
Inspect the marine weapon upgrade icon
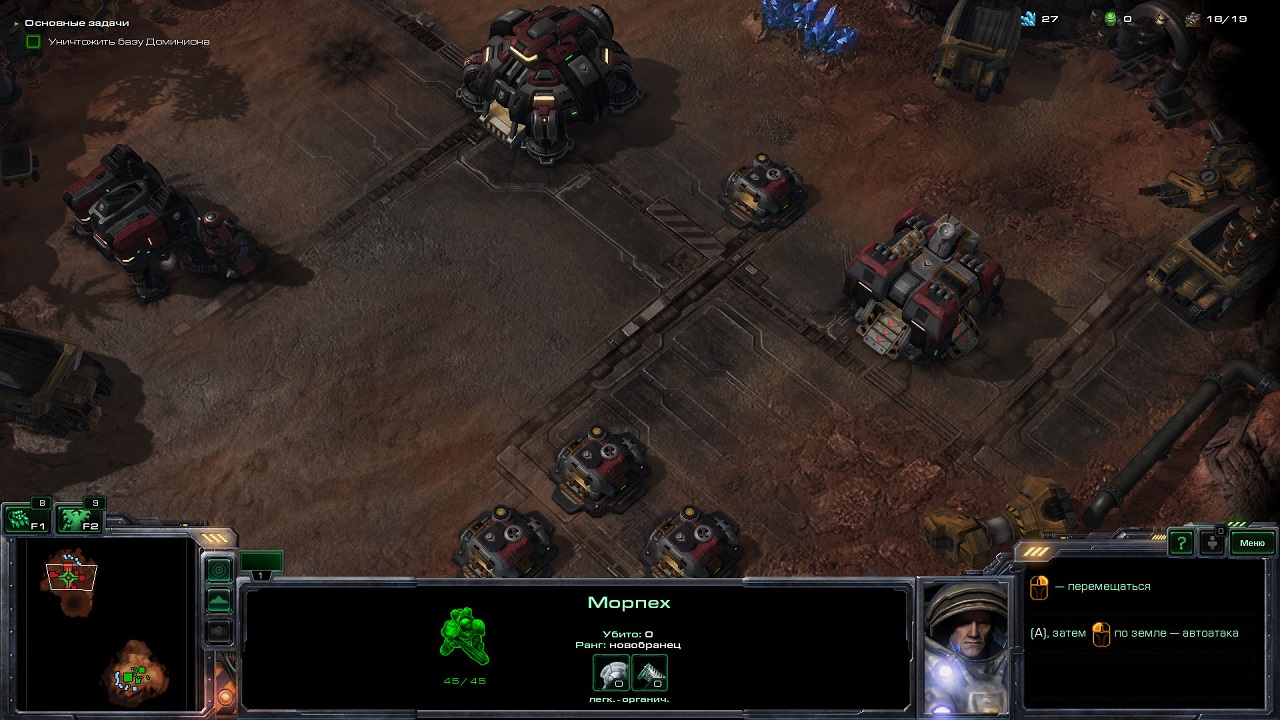pyautogui.click(x=649, y=673)
